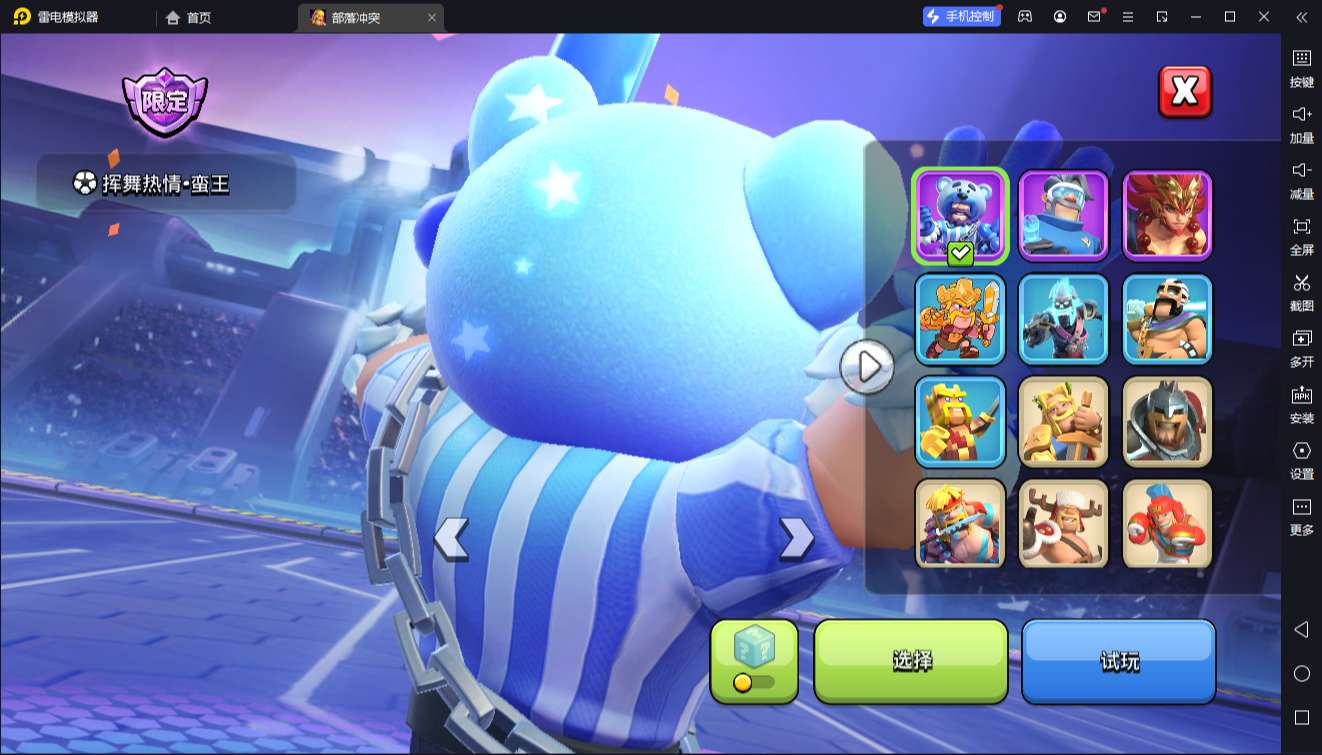Toggle the random skin mystery cube
Viewport: 1322px width, 755px height.
(754, 660)
